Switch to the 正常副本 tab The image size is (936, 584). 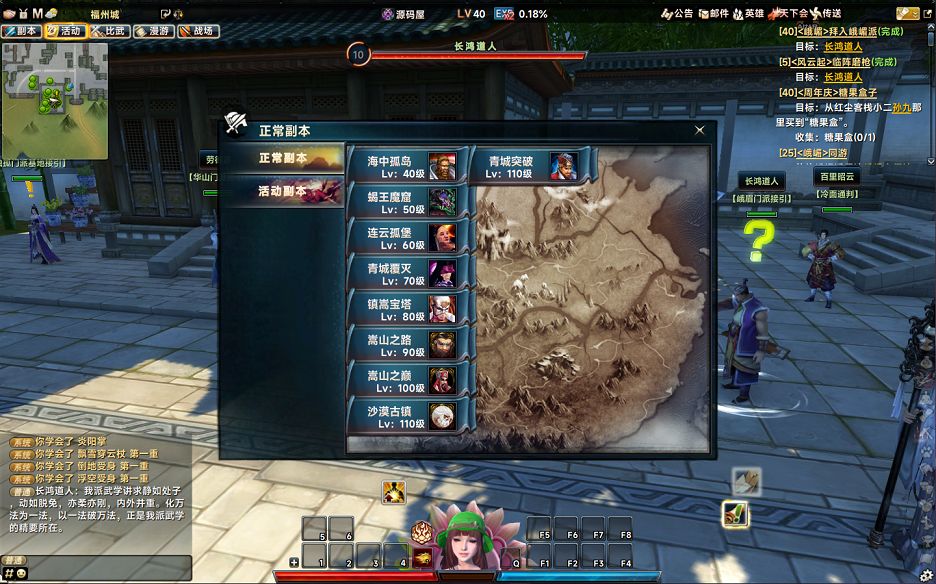tap(283, 159)
